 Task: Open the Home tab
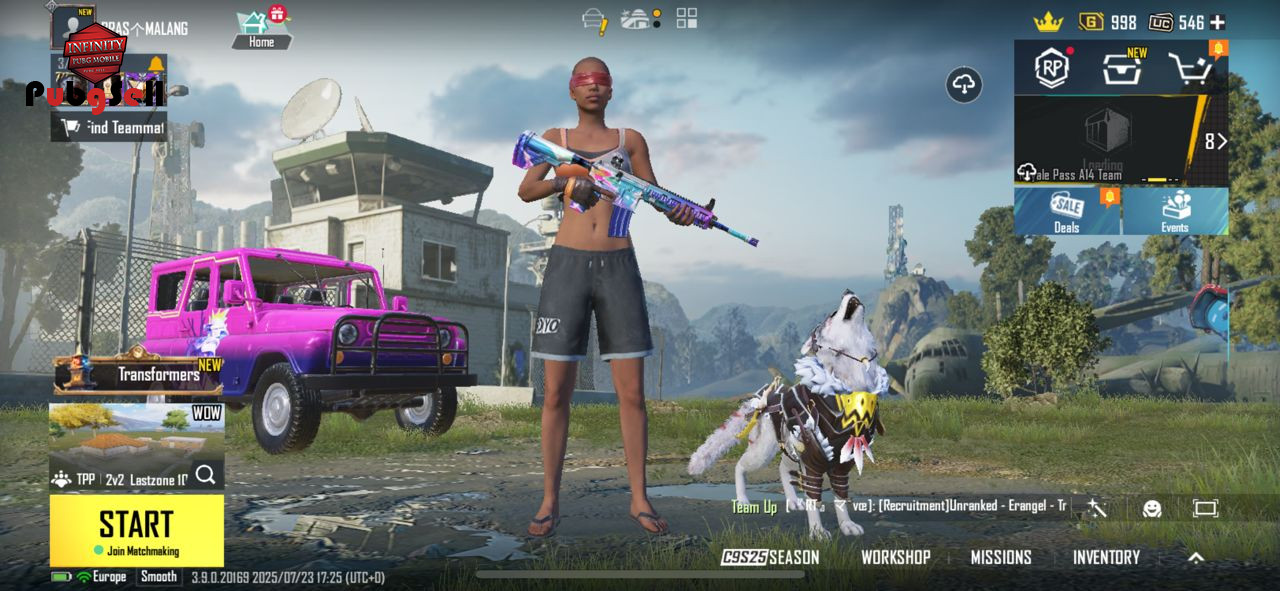pyautogui.click(x=261, y=28)
